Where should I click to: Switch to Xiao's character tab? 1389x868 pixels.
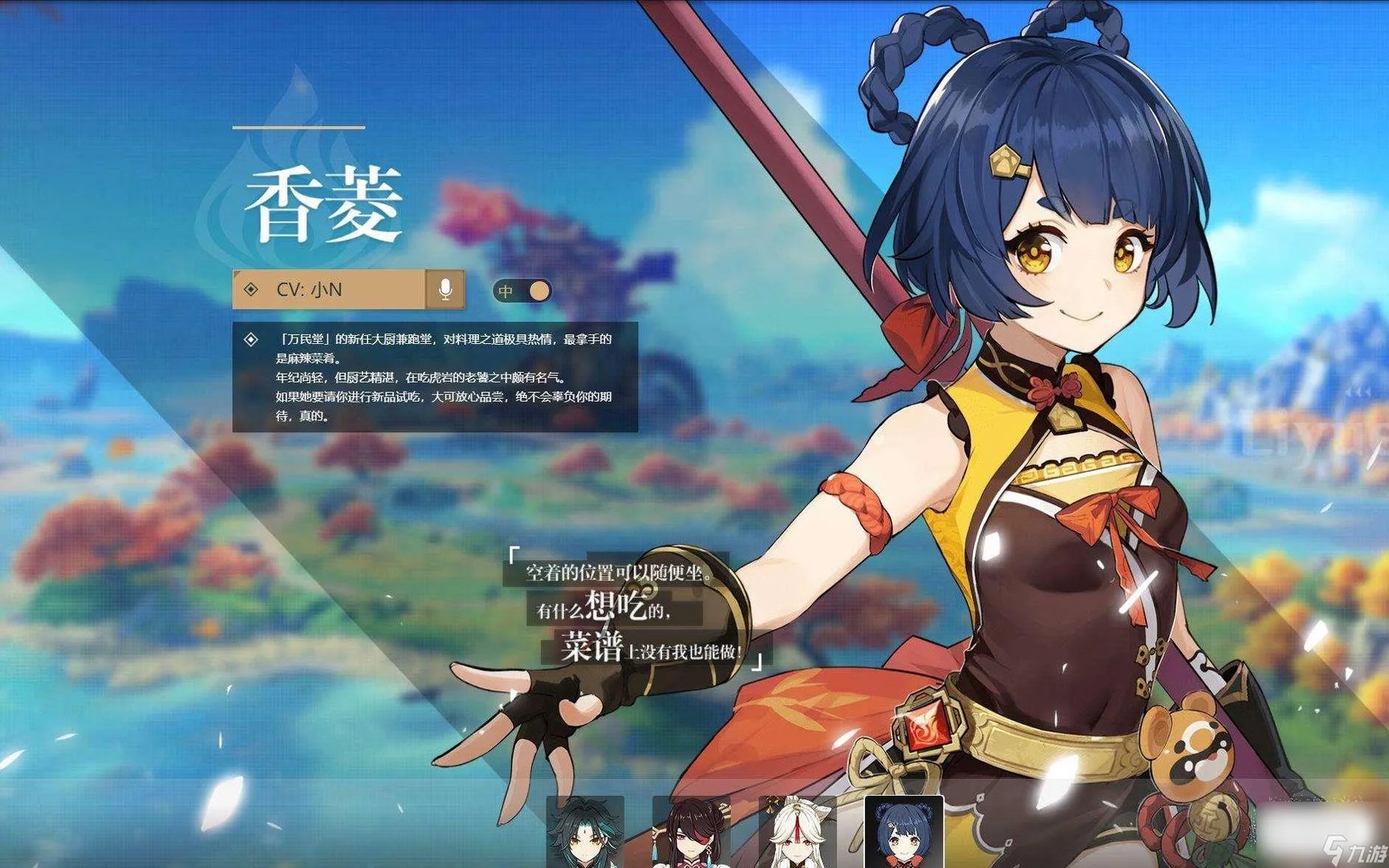click(x=585, y=836)
